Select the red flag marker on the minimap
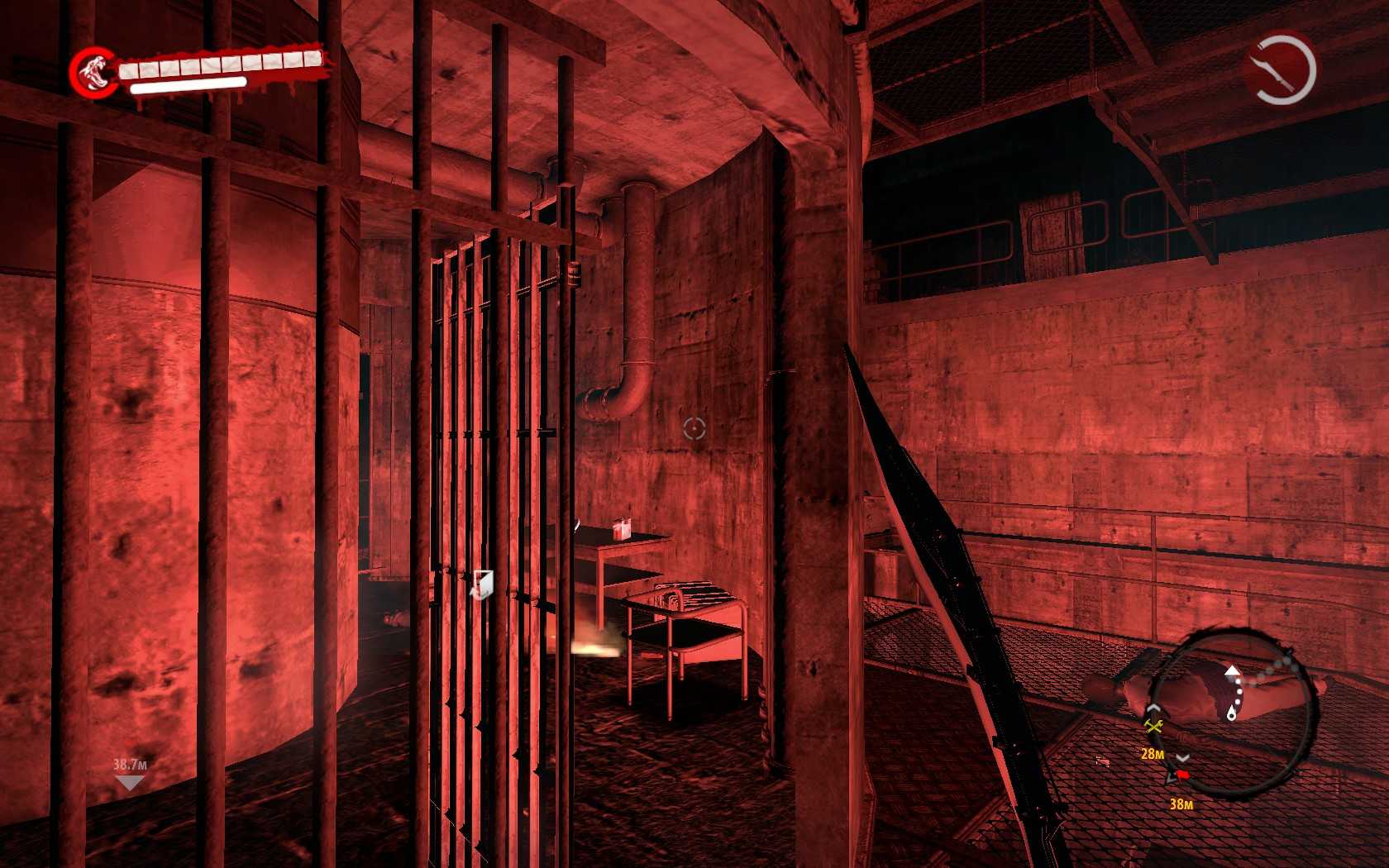1389x868 pixels. [1182, 775]
